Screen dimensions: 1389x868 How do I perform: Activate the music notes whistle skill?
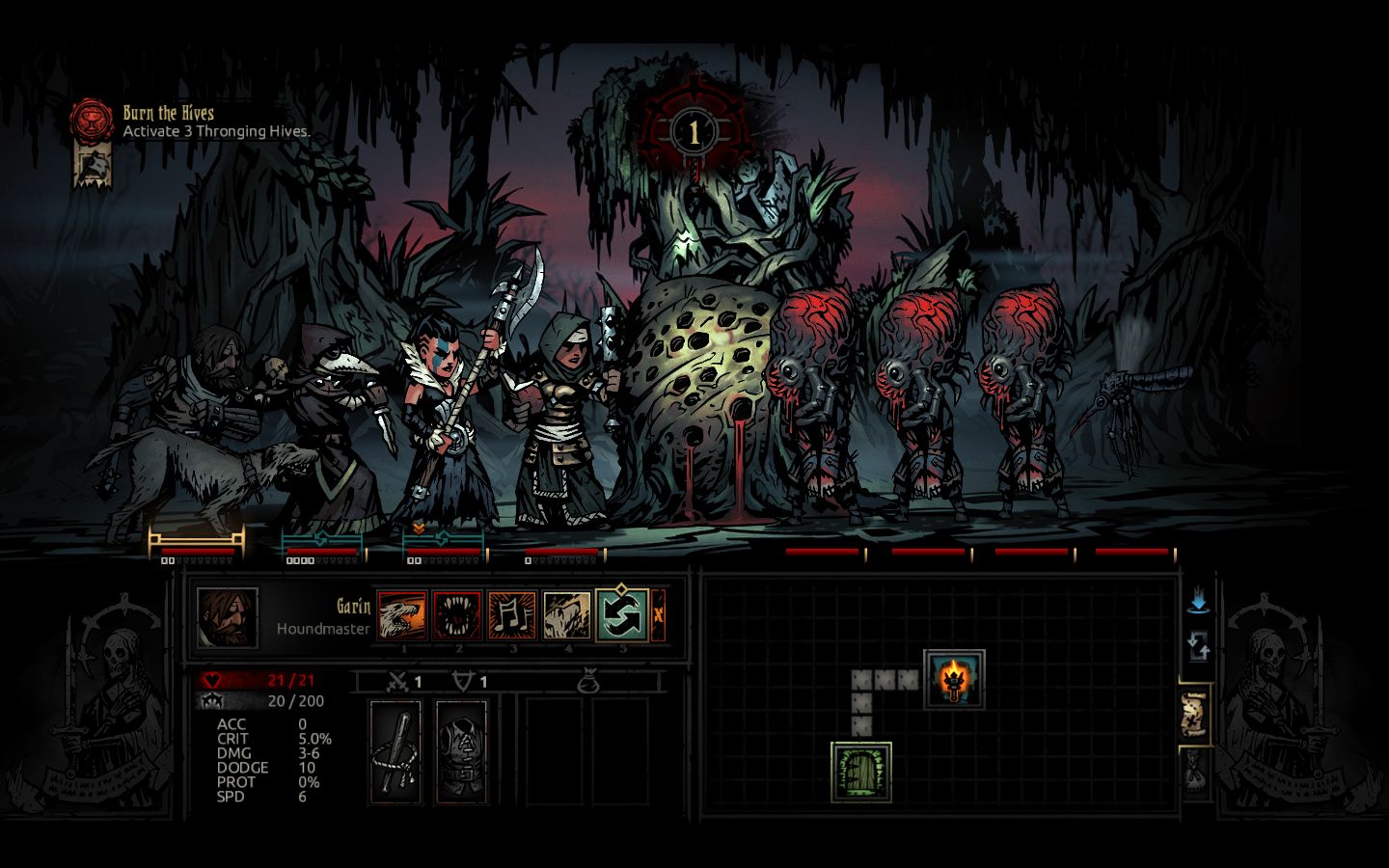pos(511,615)
